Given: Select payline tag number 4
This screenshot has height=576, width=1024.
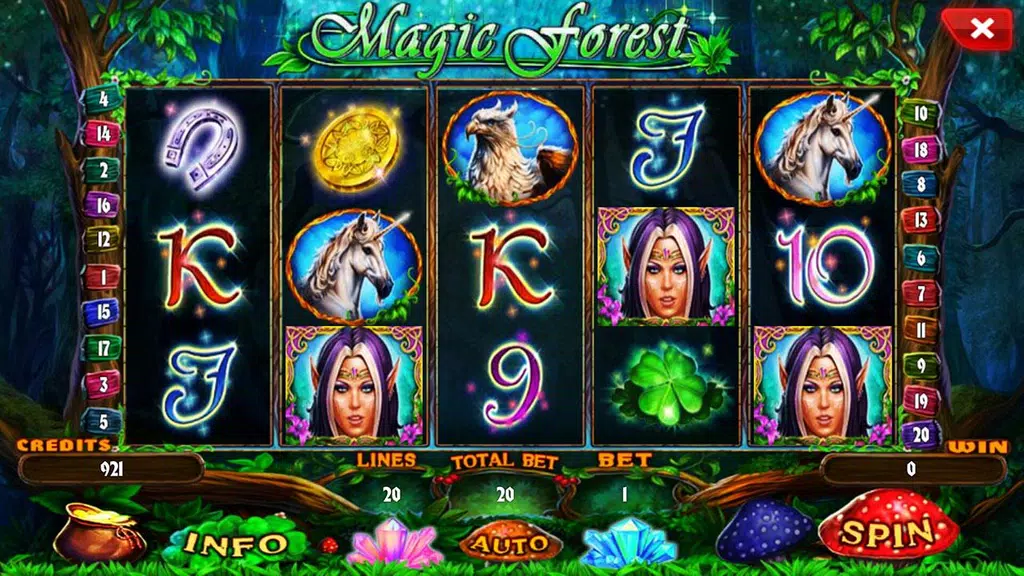Looking at the screenshot, I should coord(102,99).
